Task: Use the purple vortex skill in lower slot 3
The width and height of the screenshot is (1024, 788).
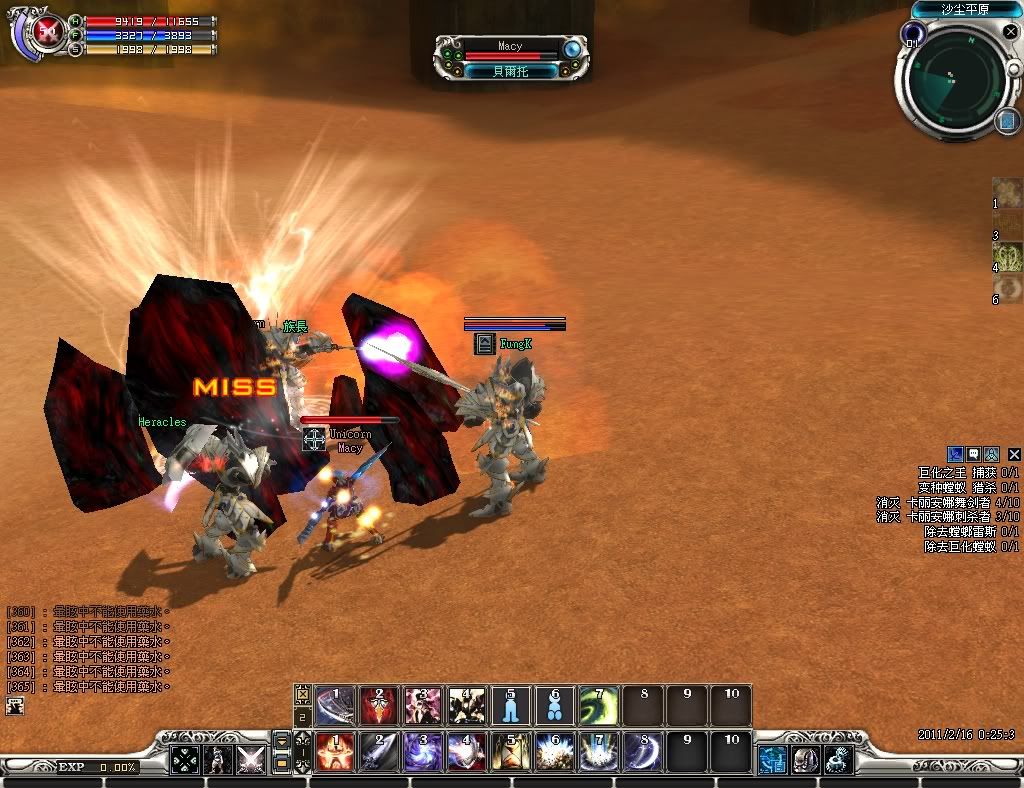Action: [423, 752]
